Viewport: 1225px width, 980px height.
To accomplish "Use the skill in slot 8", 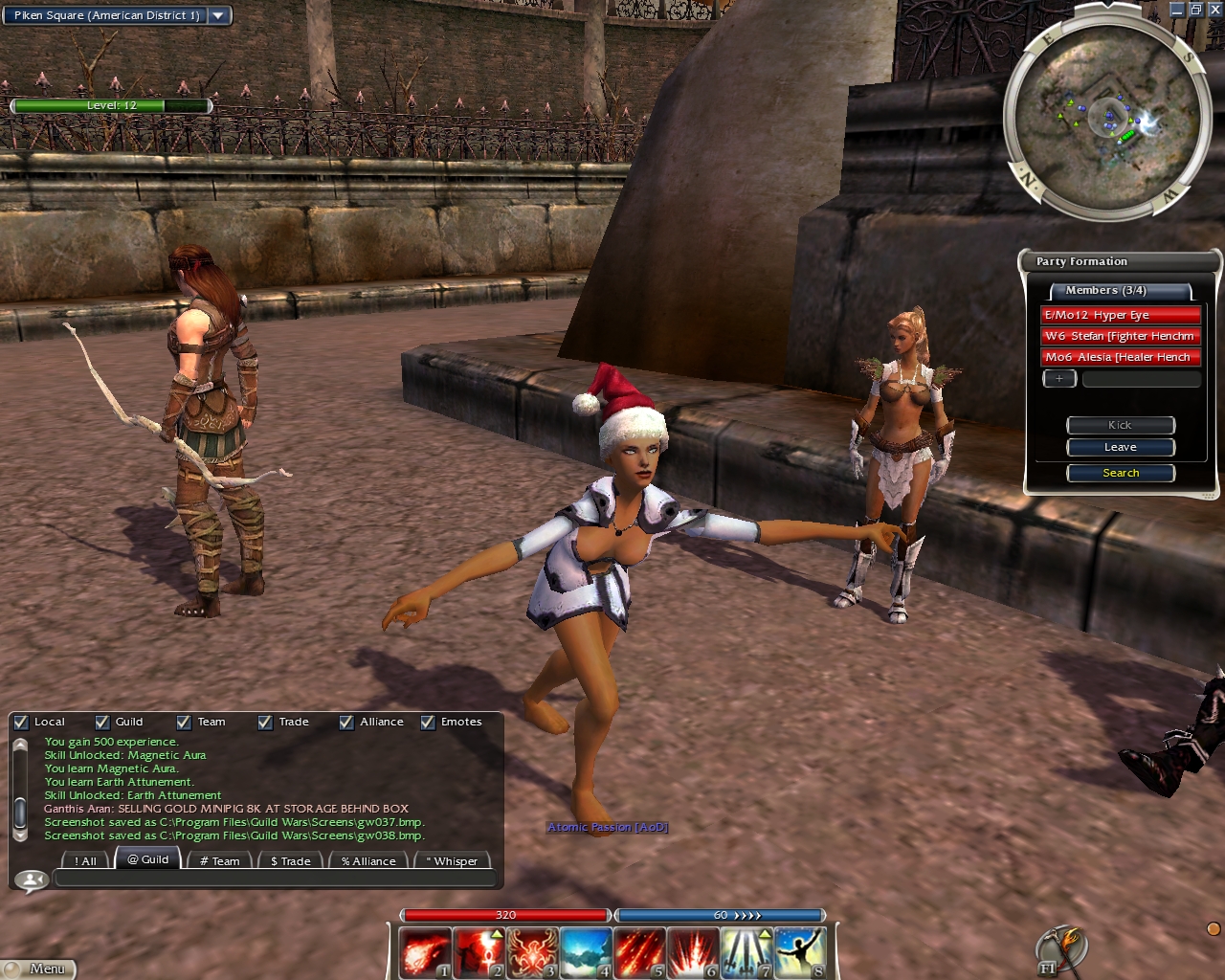I will (x=799, y=953).
